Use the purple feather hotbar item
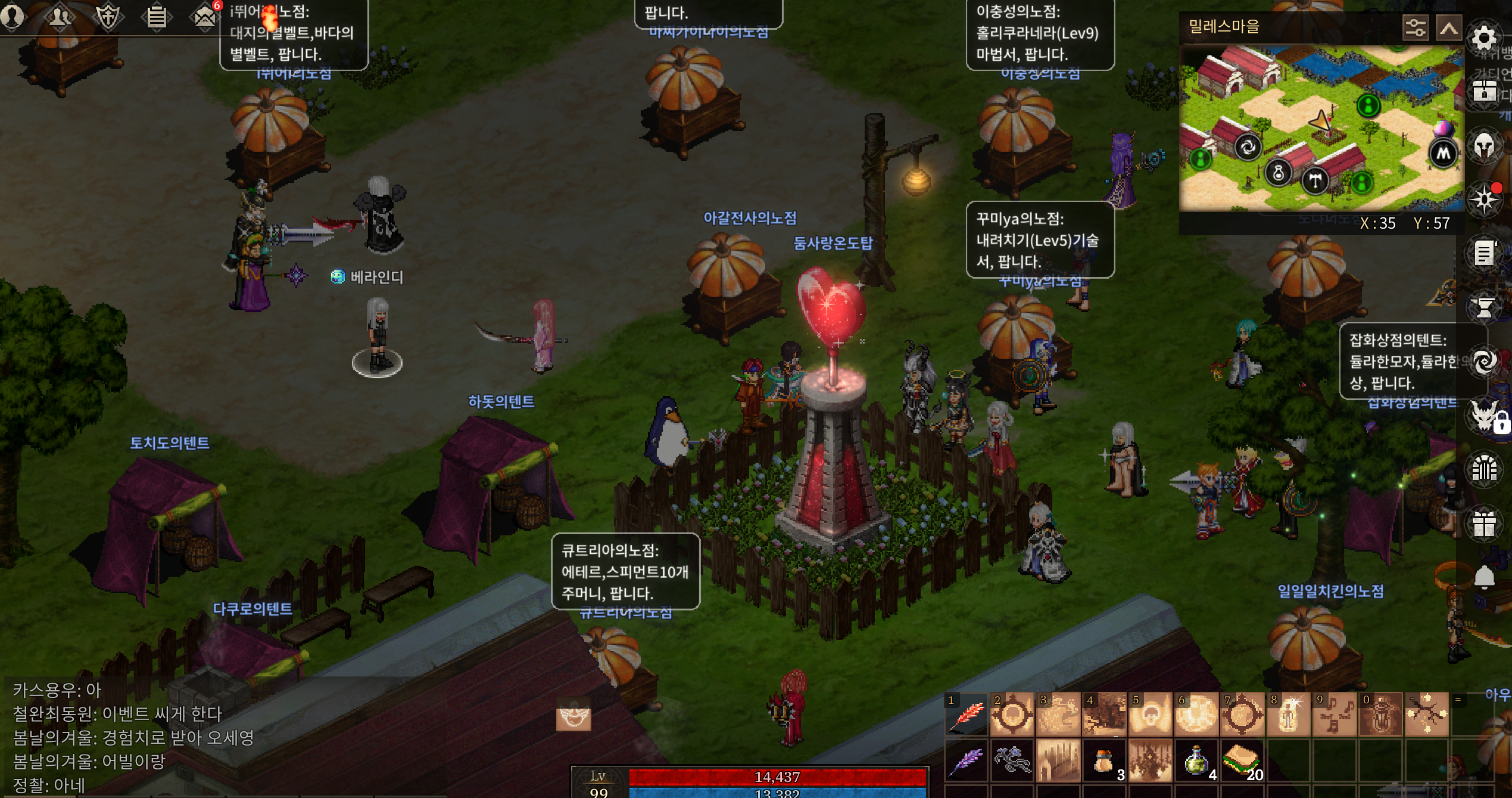 tap(967, 761)
